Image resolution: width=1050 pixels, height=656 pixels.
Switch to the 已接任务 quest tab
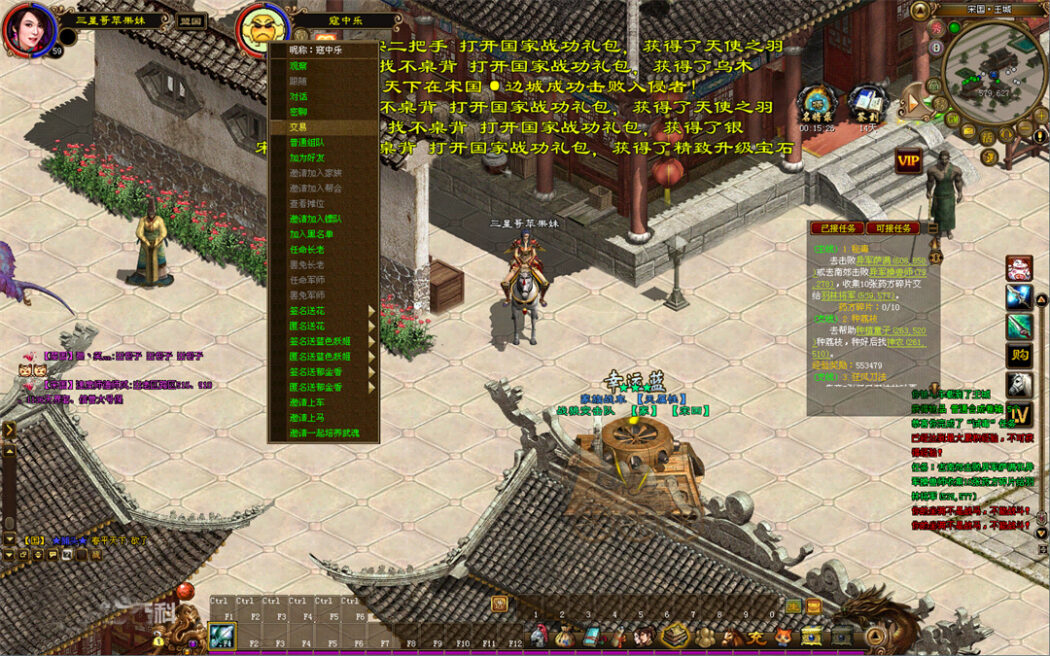click(835, 229)
